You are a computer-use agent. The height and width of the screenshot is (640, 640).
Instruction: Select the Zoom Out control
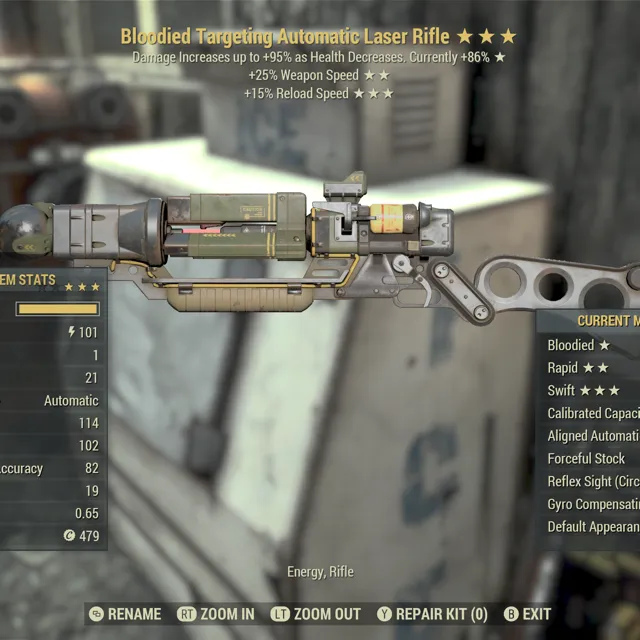point(316,614)
